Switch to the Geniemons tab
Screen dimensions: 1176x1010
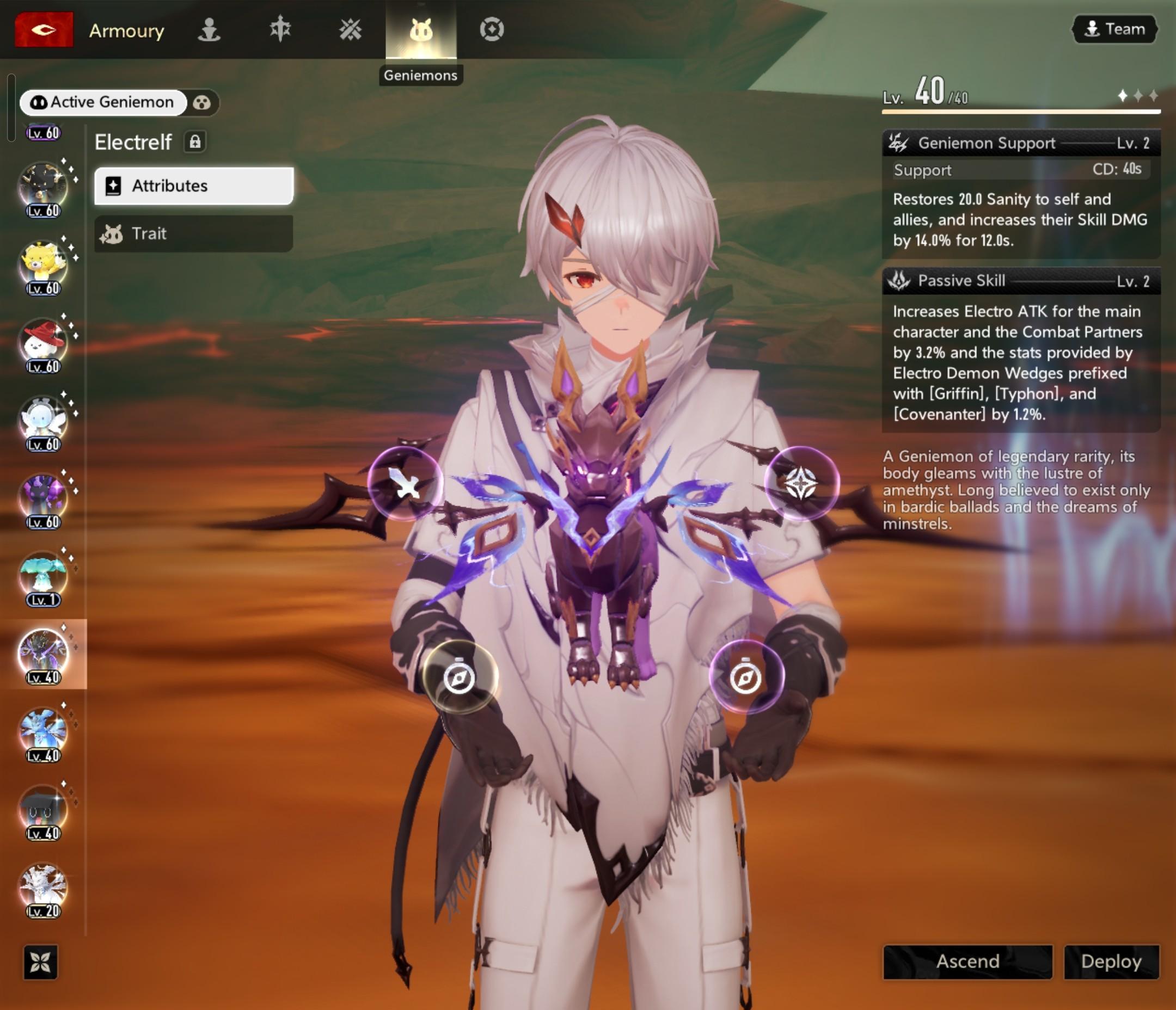point(420,29)
